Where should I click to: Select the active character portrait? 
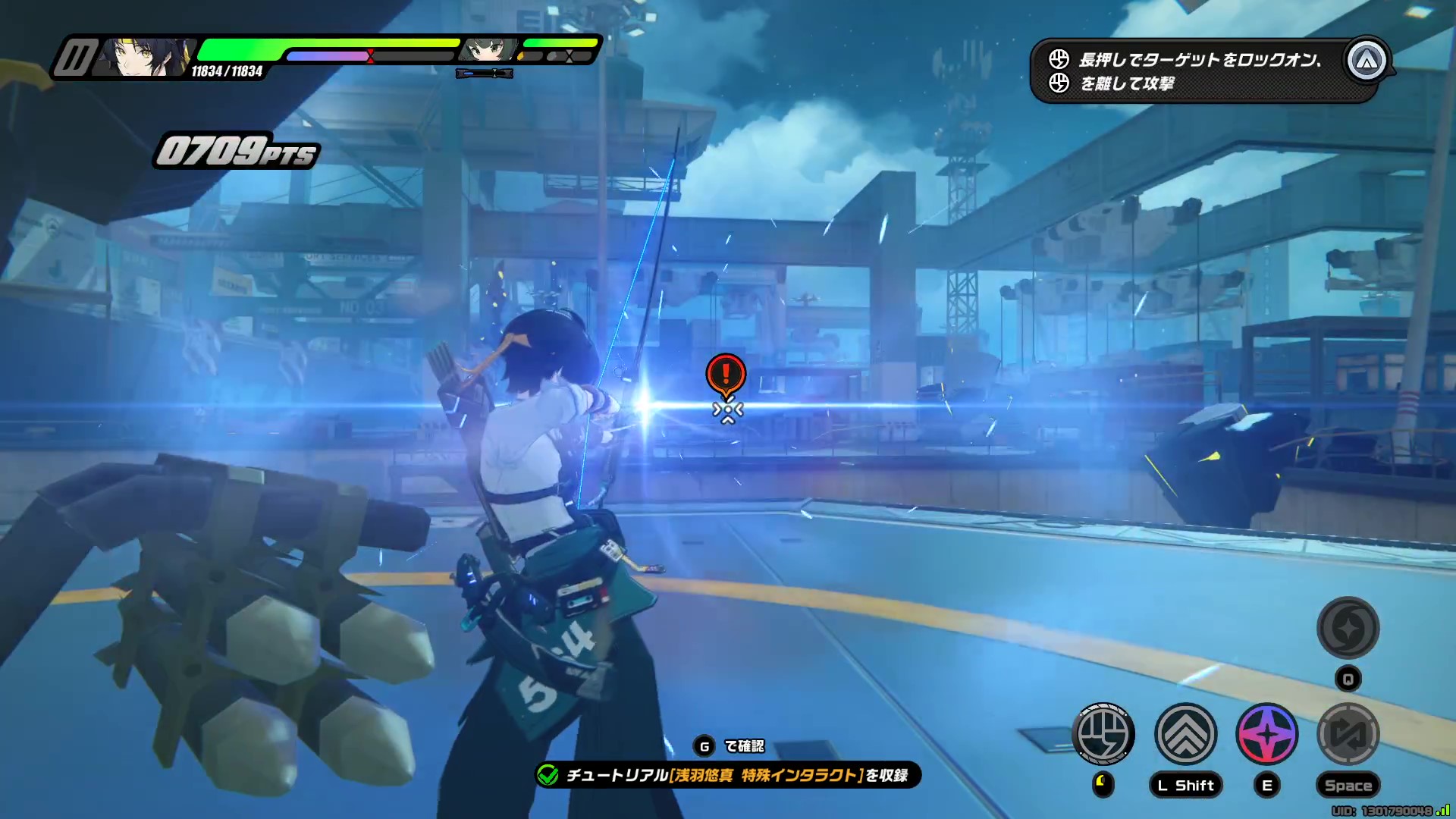(144, 57)
